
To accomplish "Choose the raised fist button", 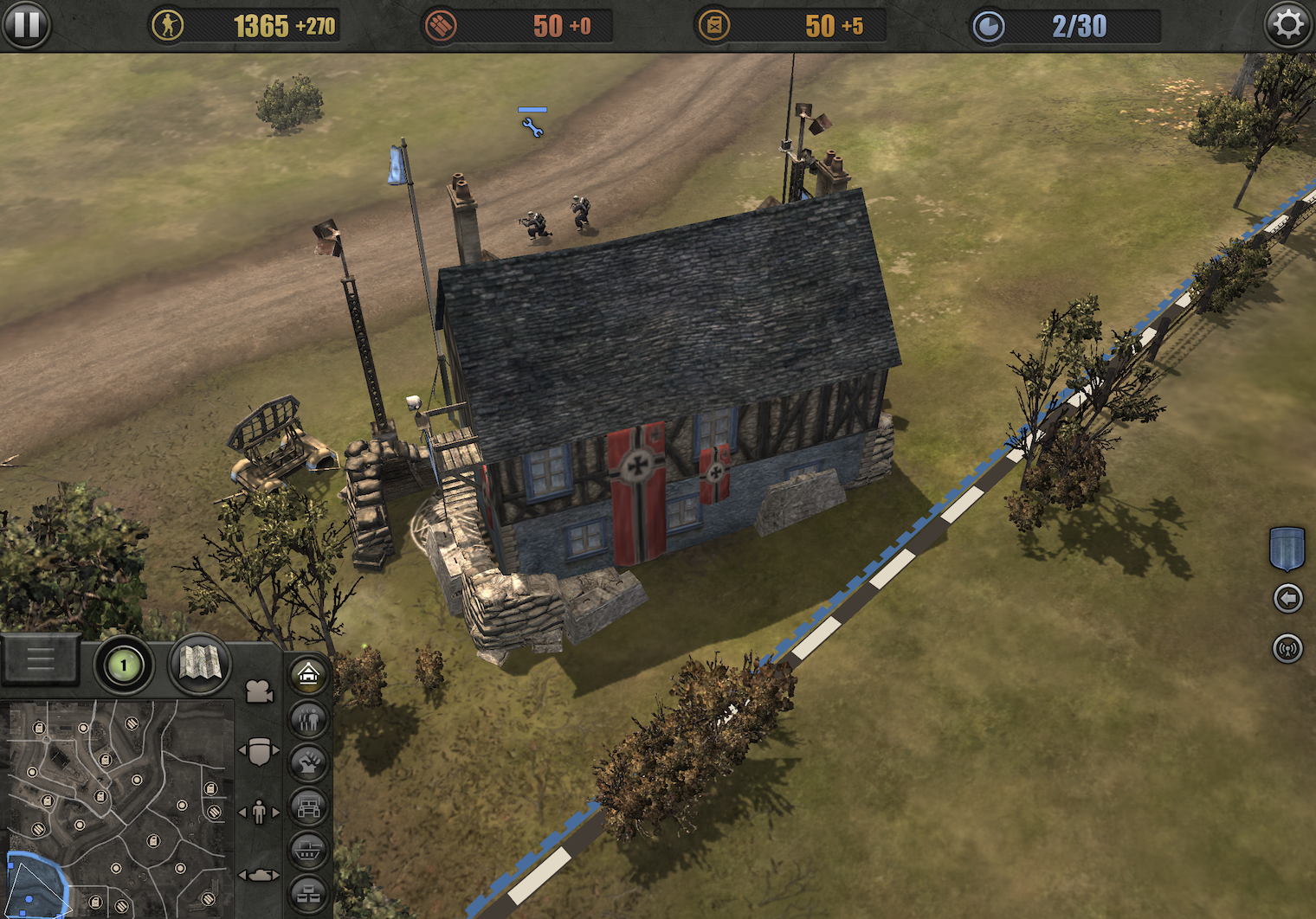I will pyautogui.click(x=309, y=762).
